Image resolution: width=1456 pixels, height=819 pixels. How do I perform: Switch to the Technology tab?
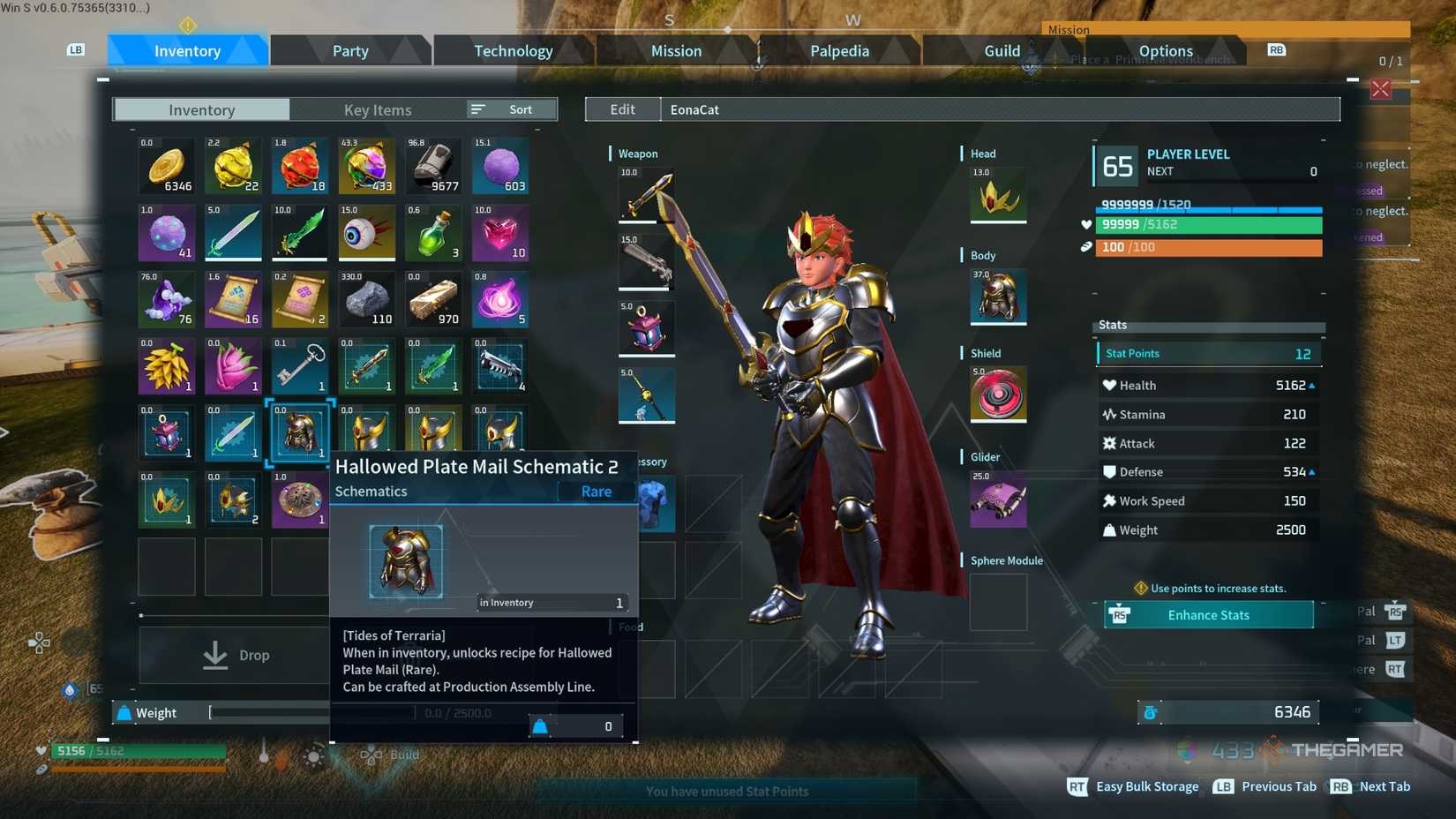[x=513, y=50]
